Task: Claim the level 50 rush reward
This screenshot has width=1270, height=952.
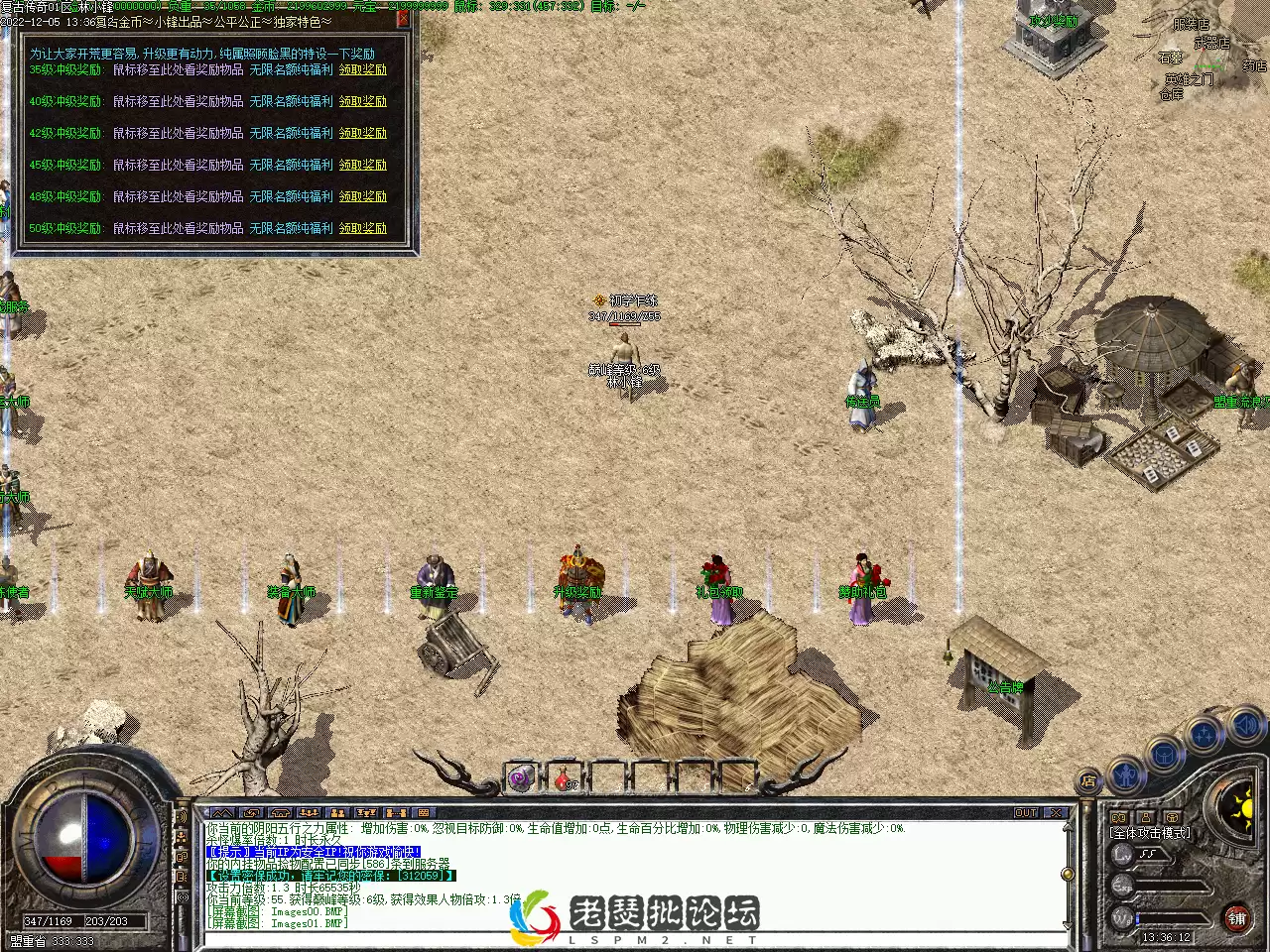Action: (x=363, y=229)
